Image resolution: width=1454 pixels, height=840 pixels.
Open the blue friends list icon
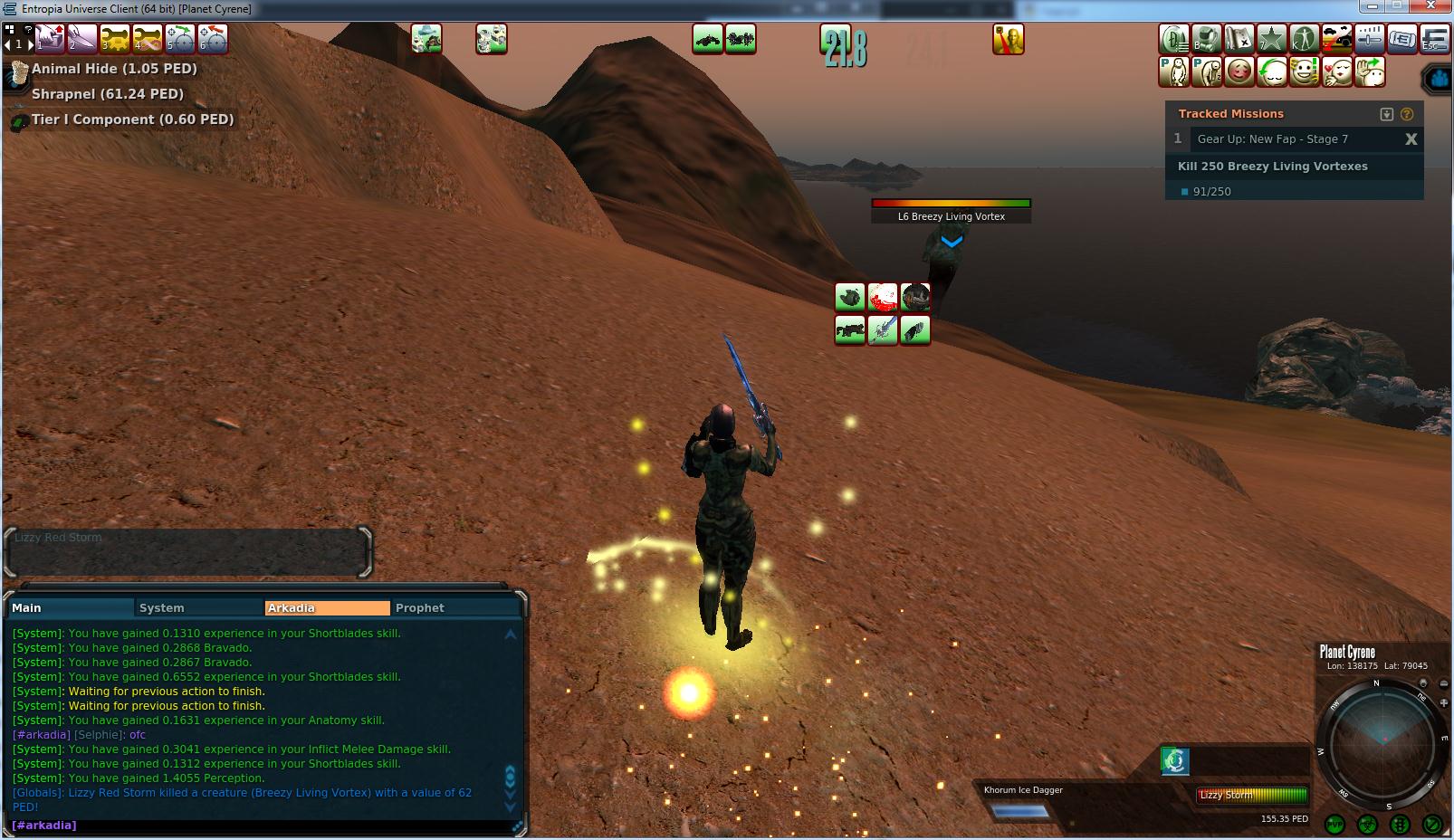tap(1439, 79)
